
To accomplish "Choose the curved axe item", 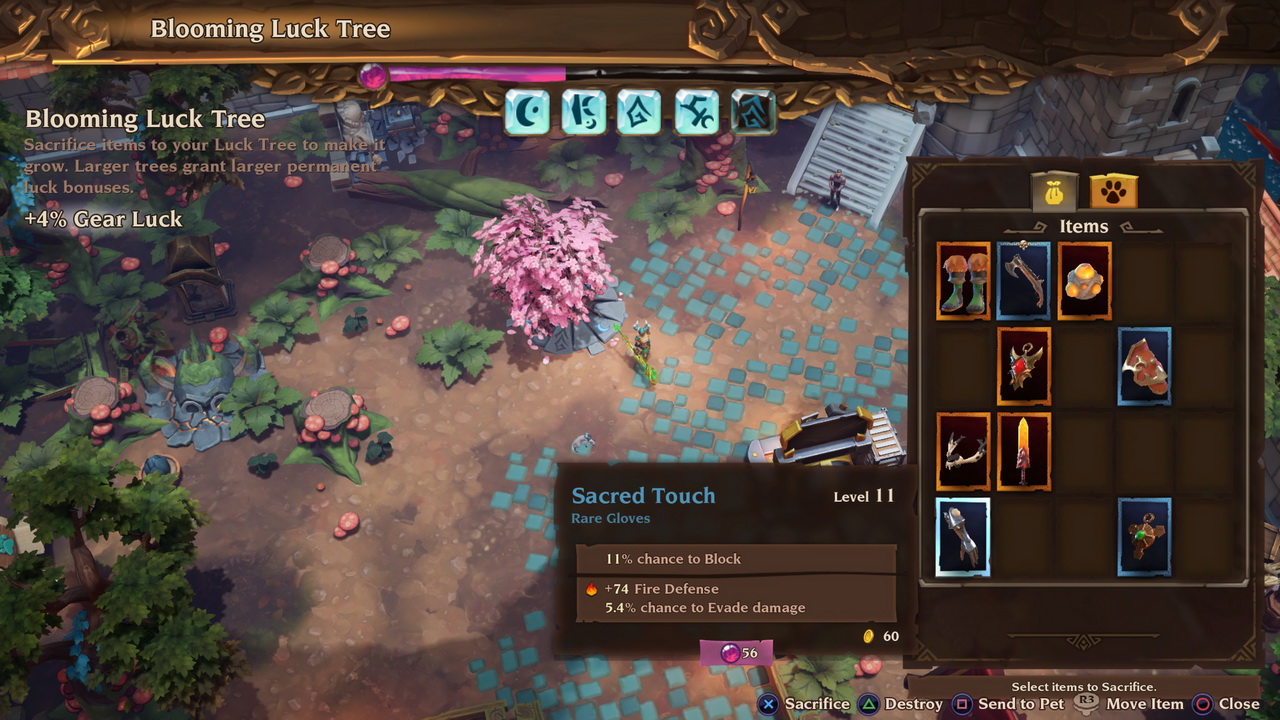I will (1023, 281).
